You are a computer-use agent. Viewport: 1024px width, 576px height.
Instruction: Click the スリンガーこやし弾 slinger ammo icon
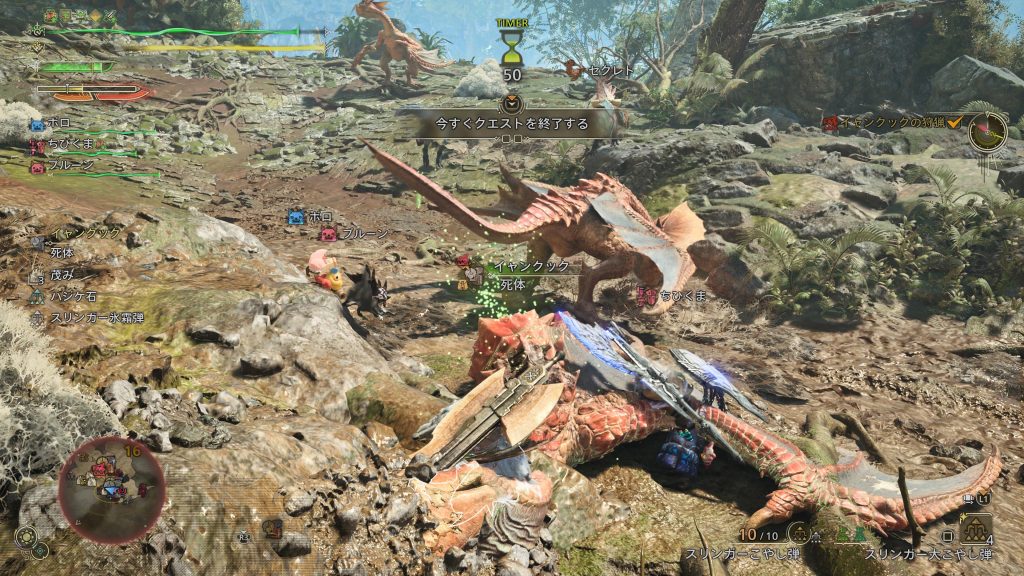(798, 532)
